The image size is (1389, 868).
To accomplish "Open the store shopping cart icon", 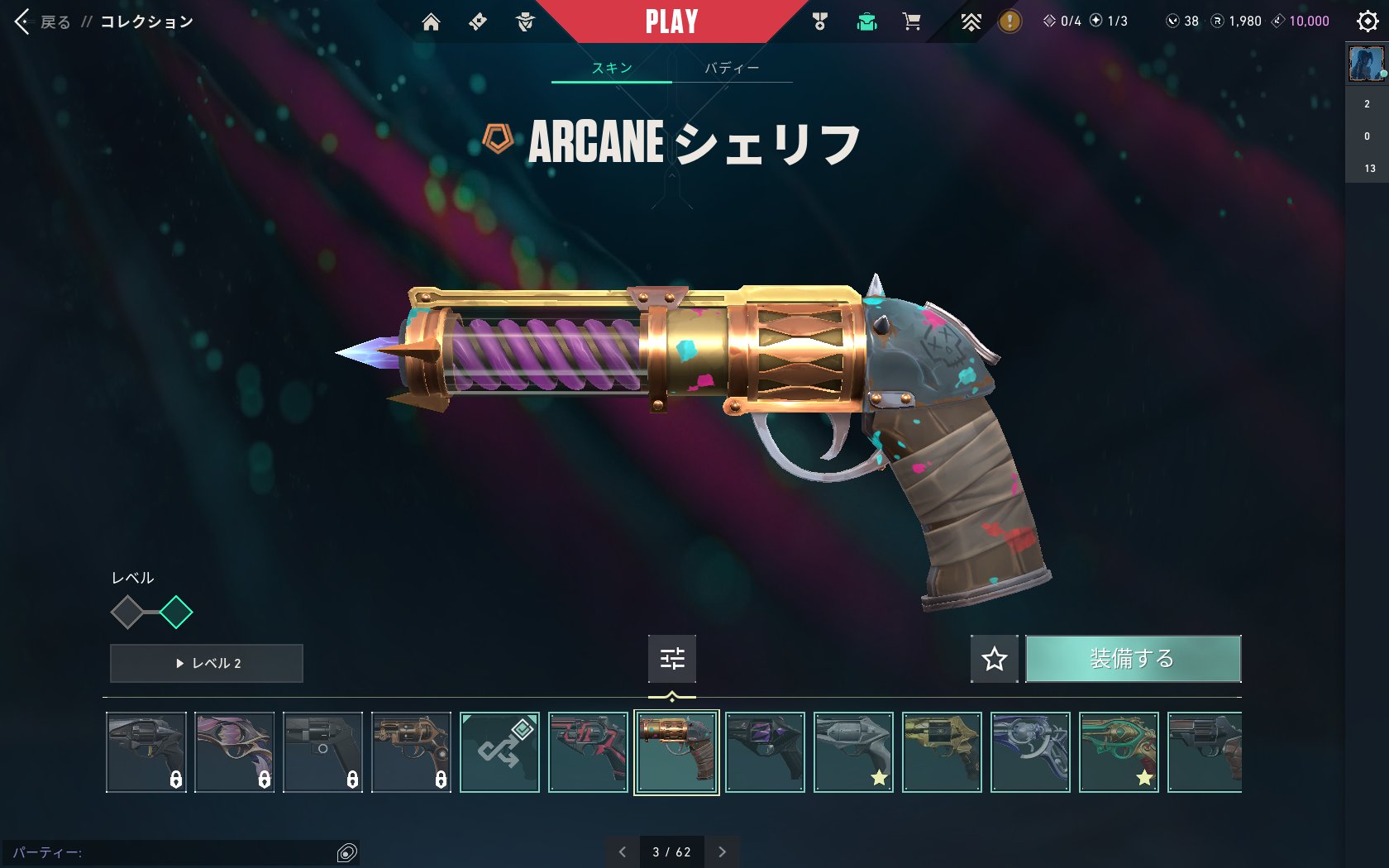I will [912, 21].
